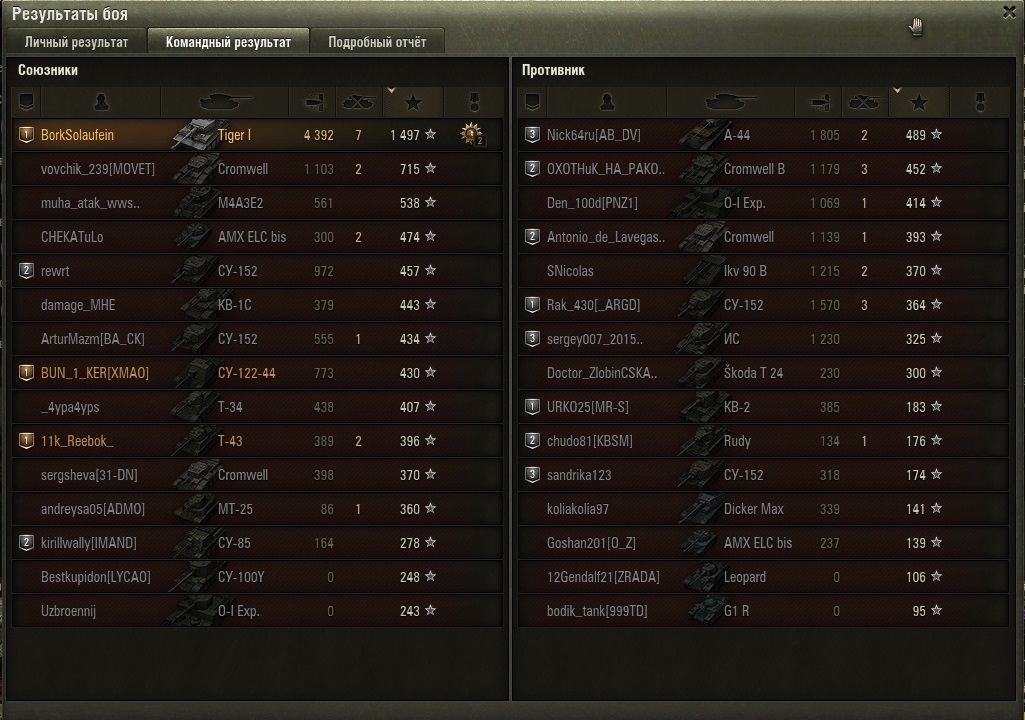1025x720 pixels.
Task: Select enemy bodik_tank[999TD] row
Action: (763, 611)
